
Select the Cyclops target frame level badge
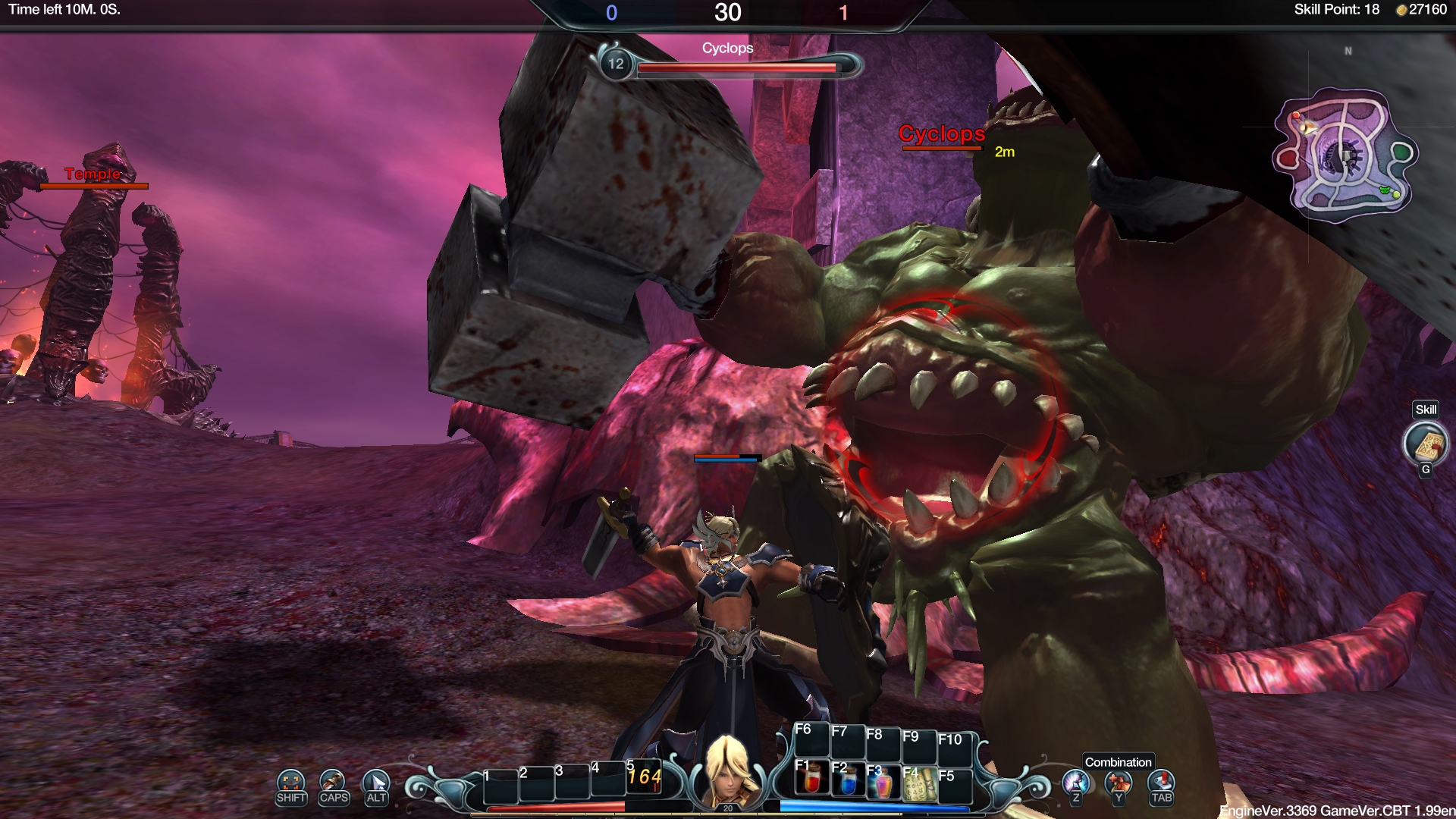coord(616,64)
